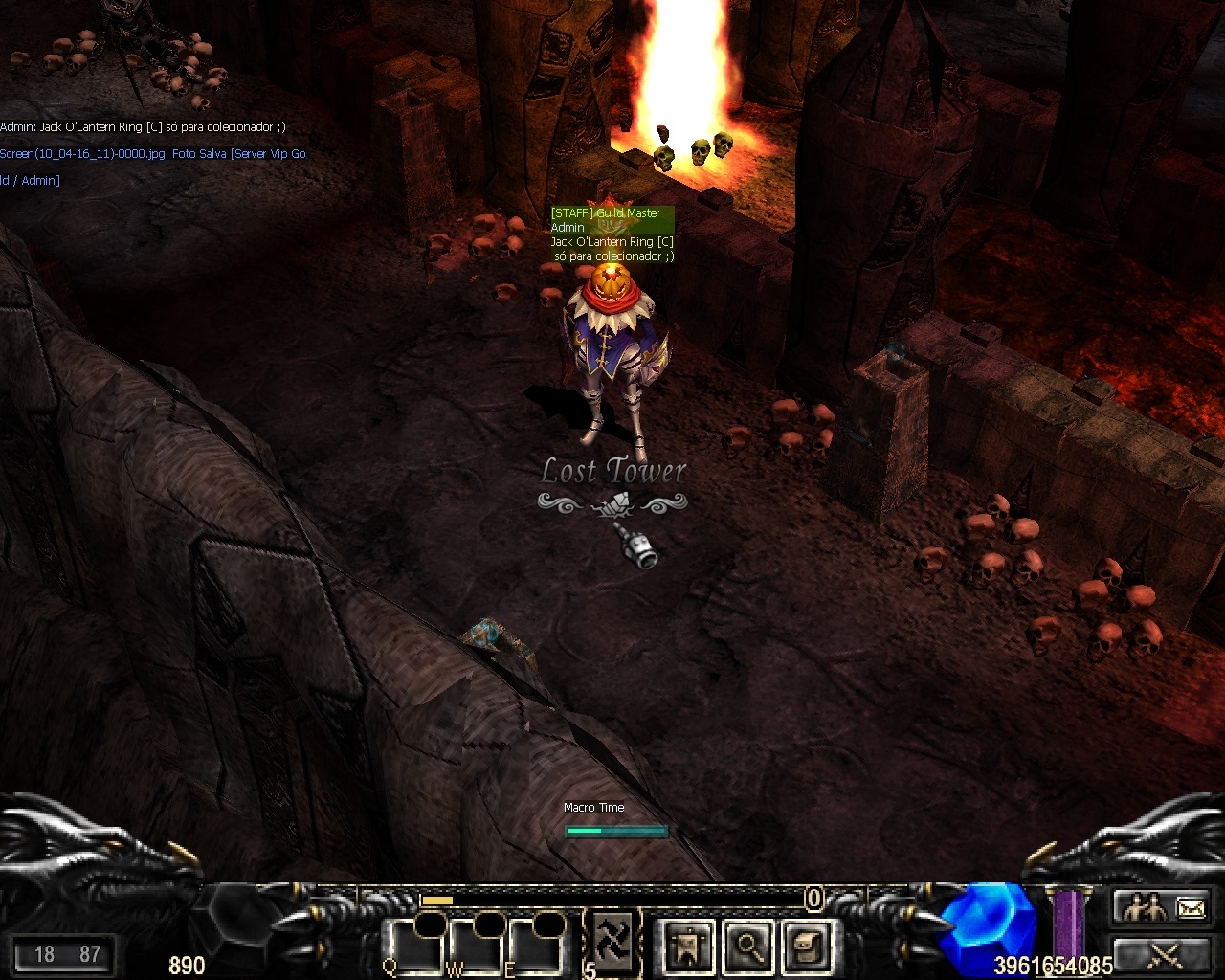Click the magnifying glass button
The height and width of the screenshot is (980, 1225).
749,947
